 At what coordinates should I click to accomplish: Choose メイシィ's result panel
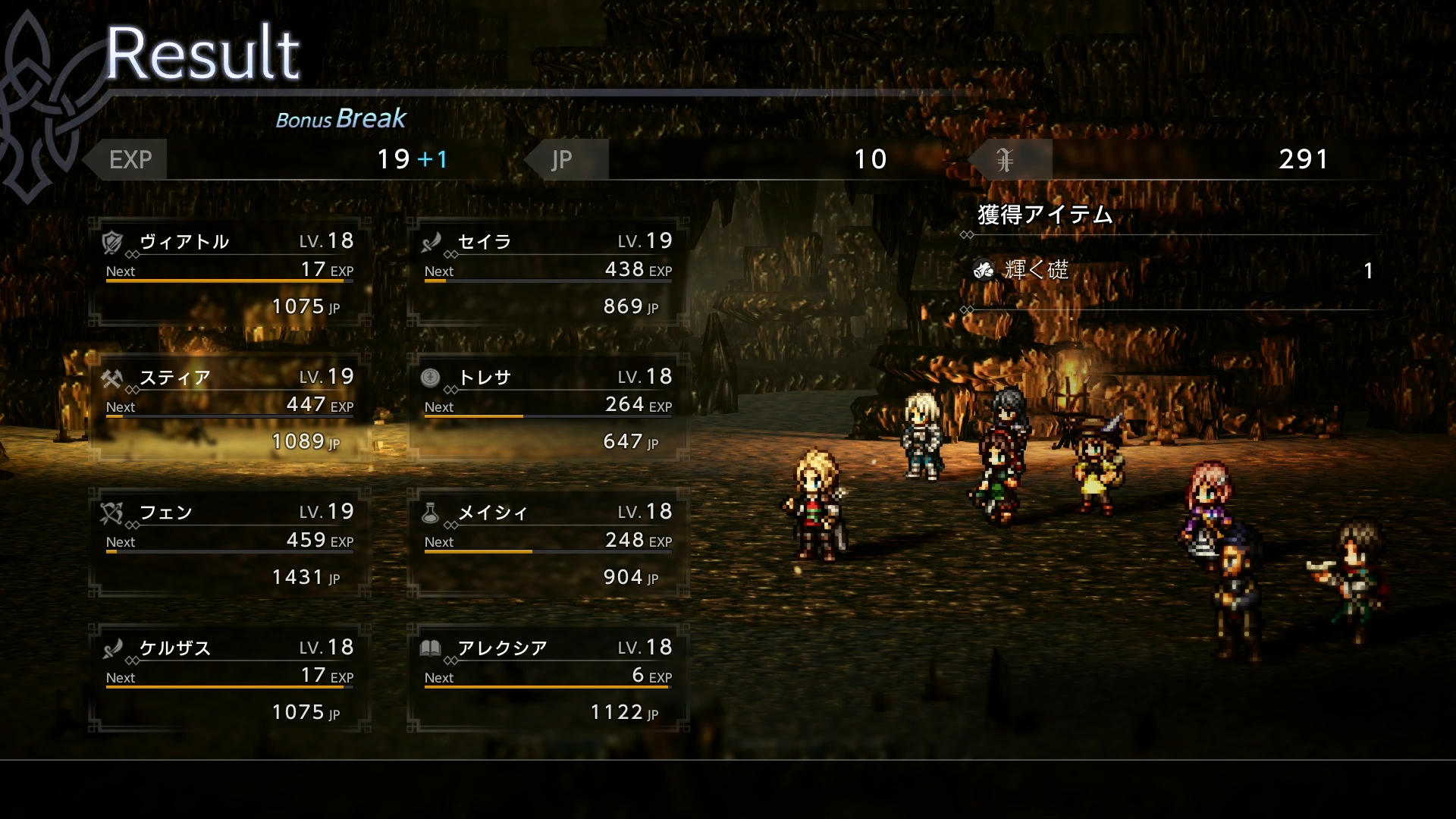coord(548,544)
